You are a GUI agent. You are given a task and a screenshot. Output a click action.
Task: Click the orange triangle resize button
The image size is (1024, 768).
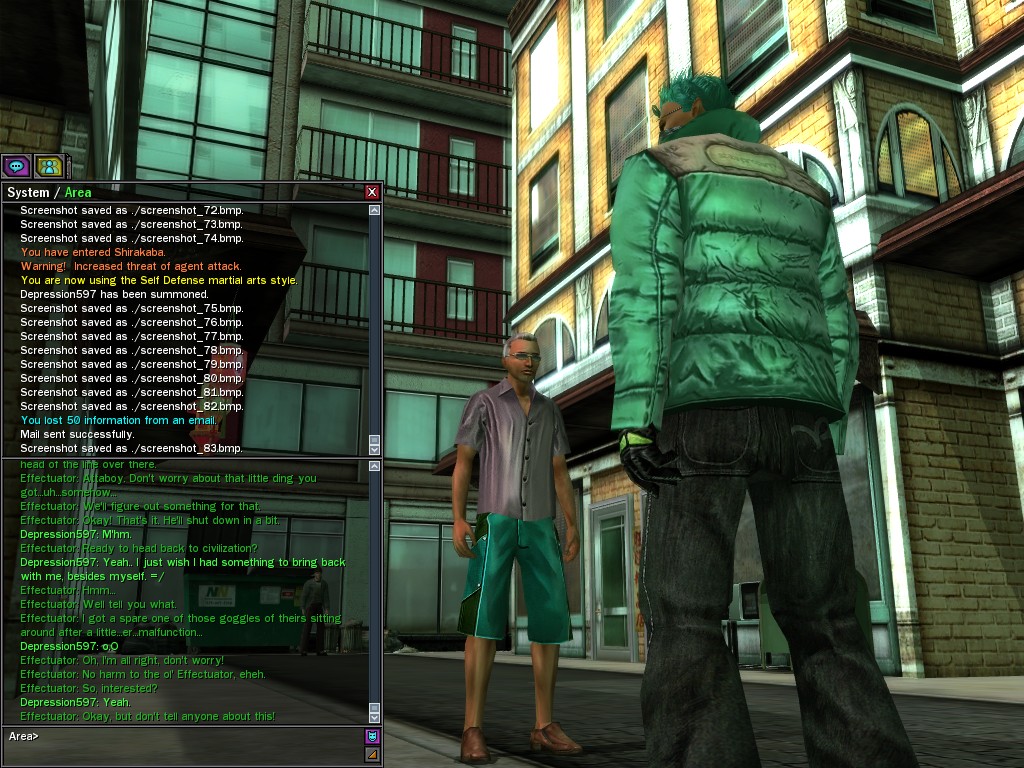click(x=373, y=754)
